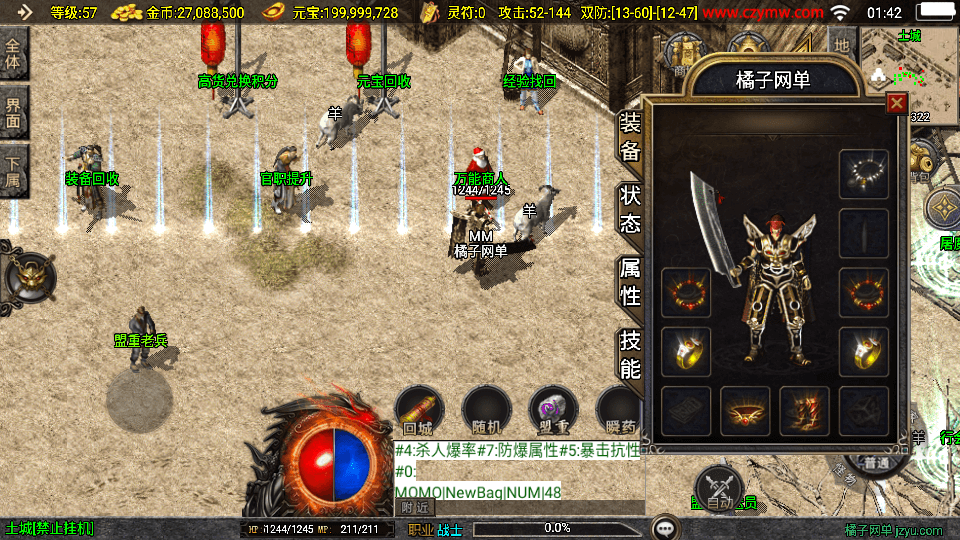Select the 技能 skills tab
The image size is (960, 540).
(x=630, y=354)
